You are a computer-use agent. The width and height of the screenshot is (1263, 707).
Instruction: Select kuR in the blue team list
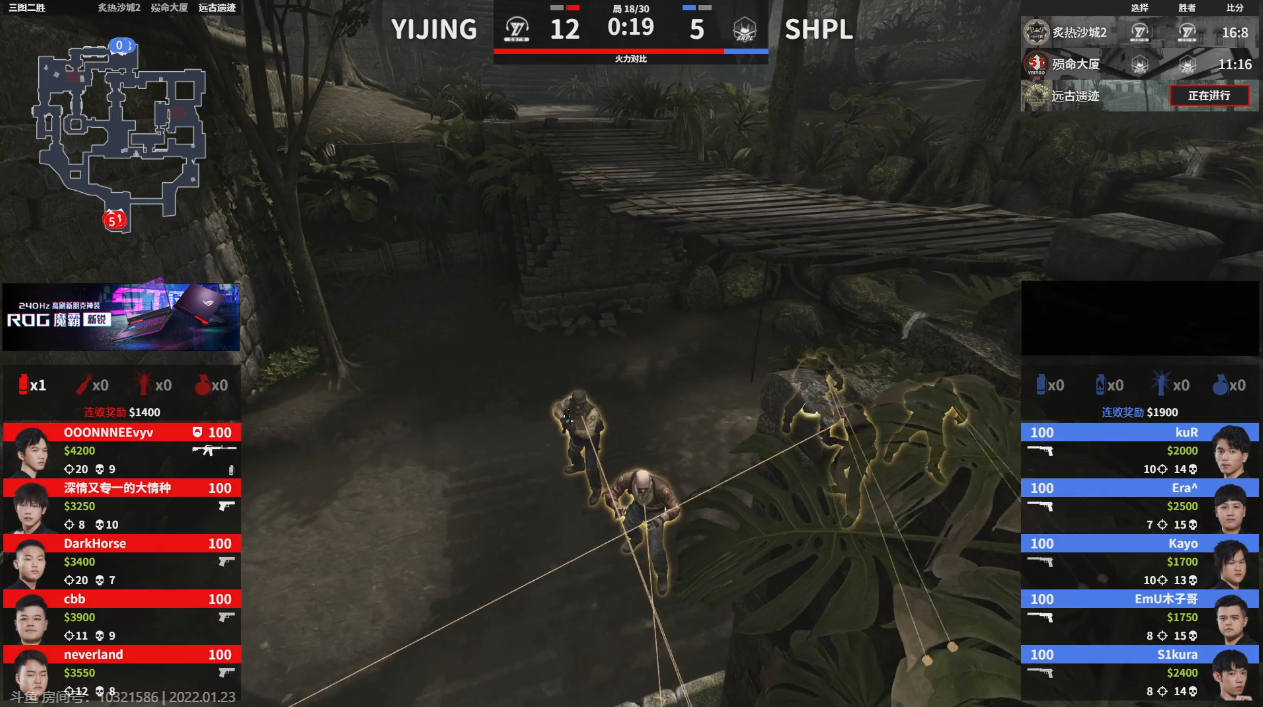tap(1139, 450)
